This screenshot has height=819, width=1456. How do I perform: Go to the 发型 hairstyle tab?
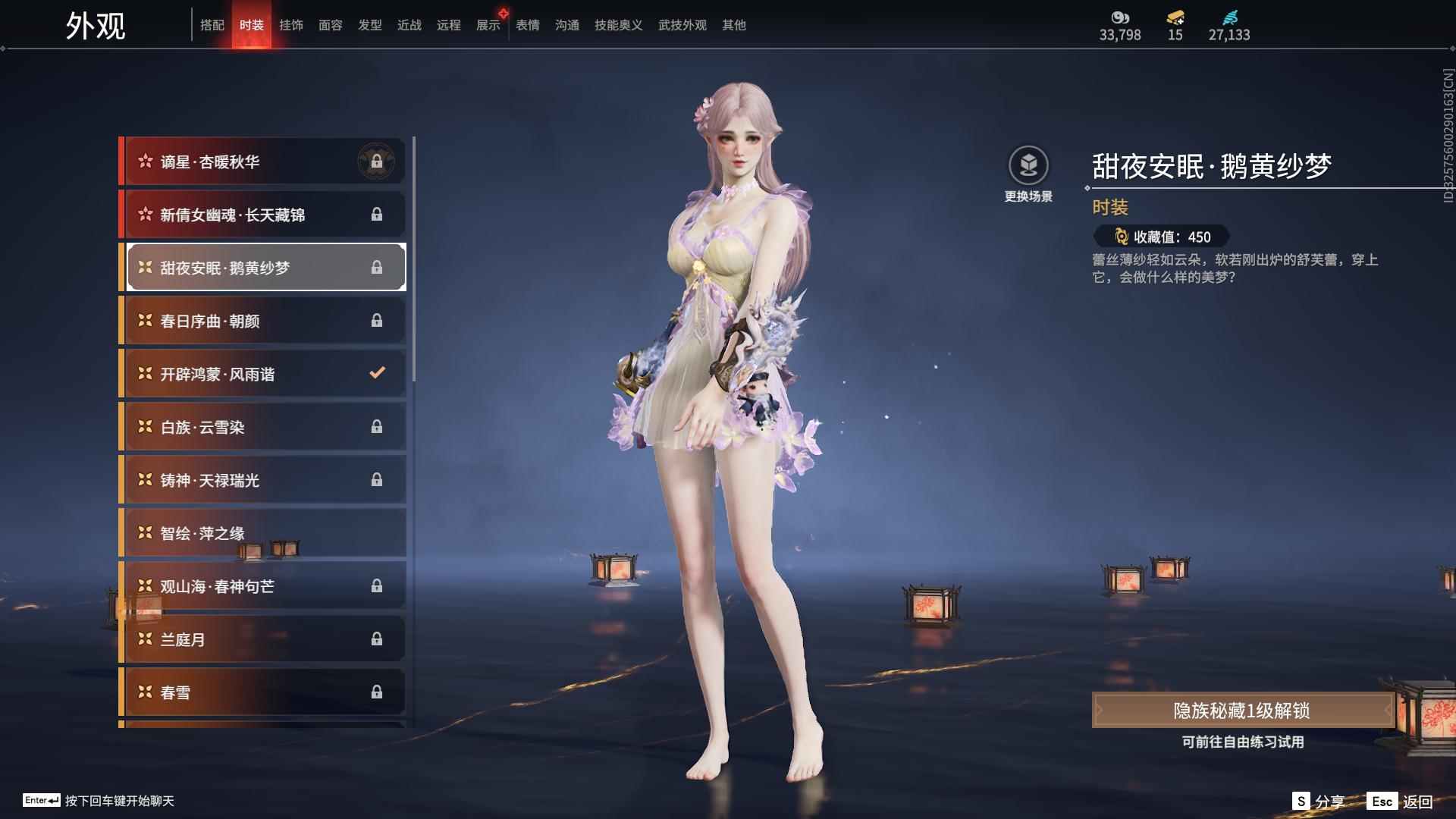[369, 25]
